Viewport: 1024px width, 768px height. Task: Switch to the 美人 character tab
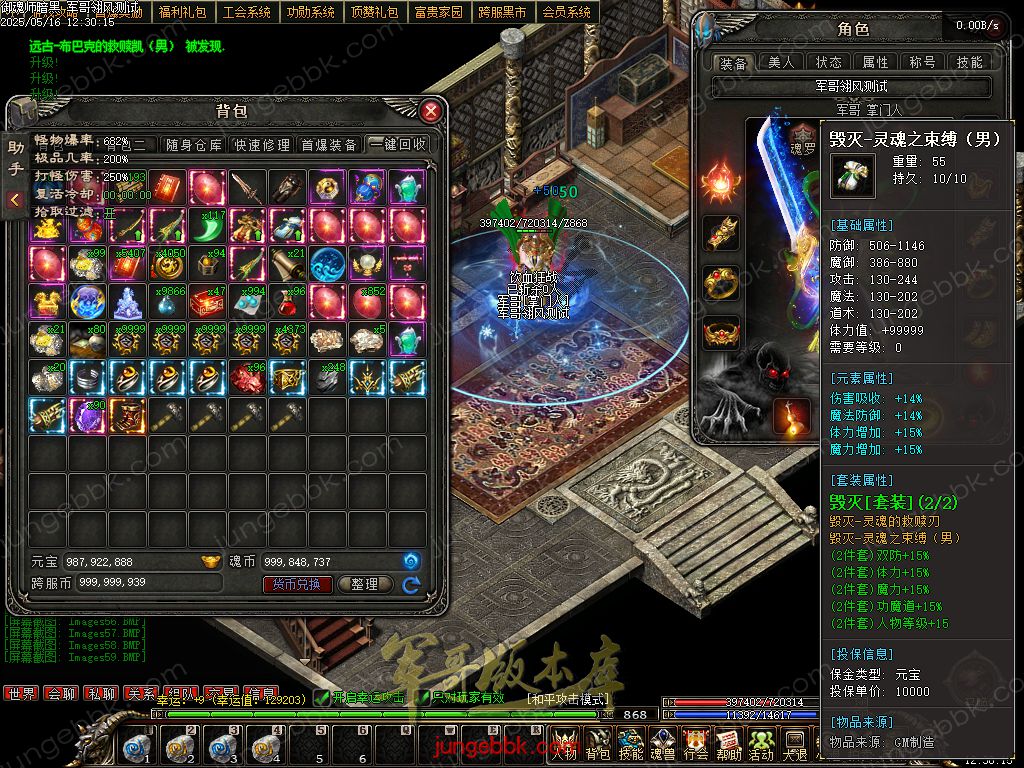click(781, 63)
